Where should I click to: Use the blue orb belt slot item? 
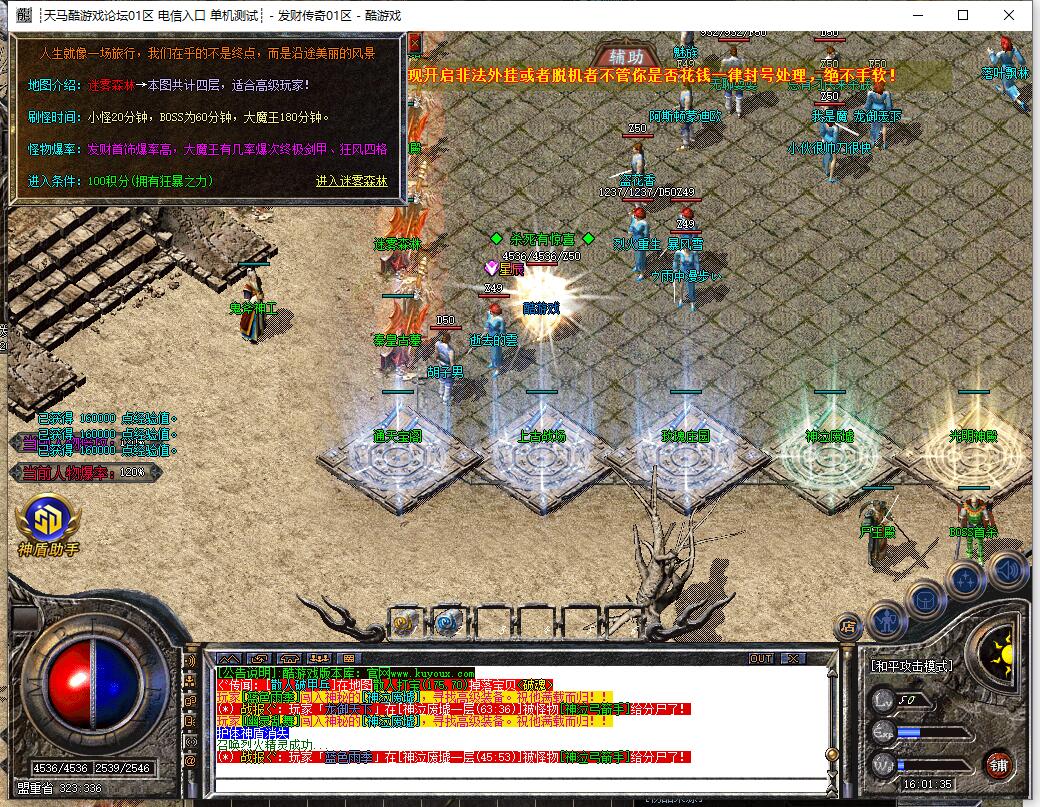coord(446,621)
